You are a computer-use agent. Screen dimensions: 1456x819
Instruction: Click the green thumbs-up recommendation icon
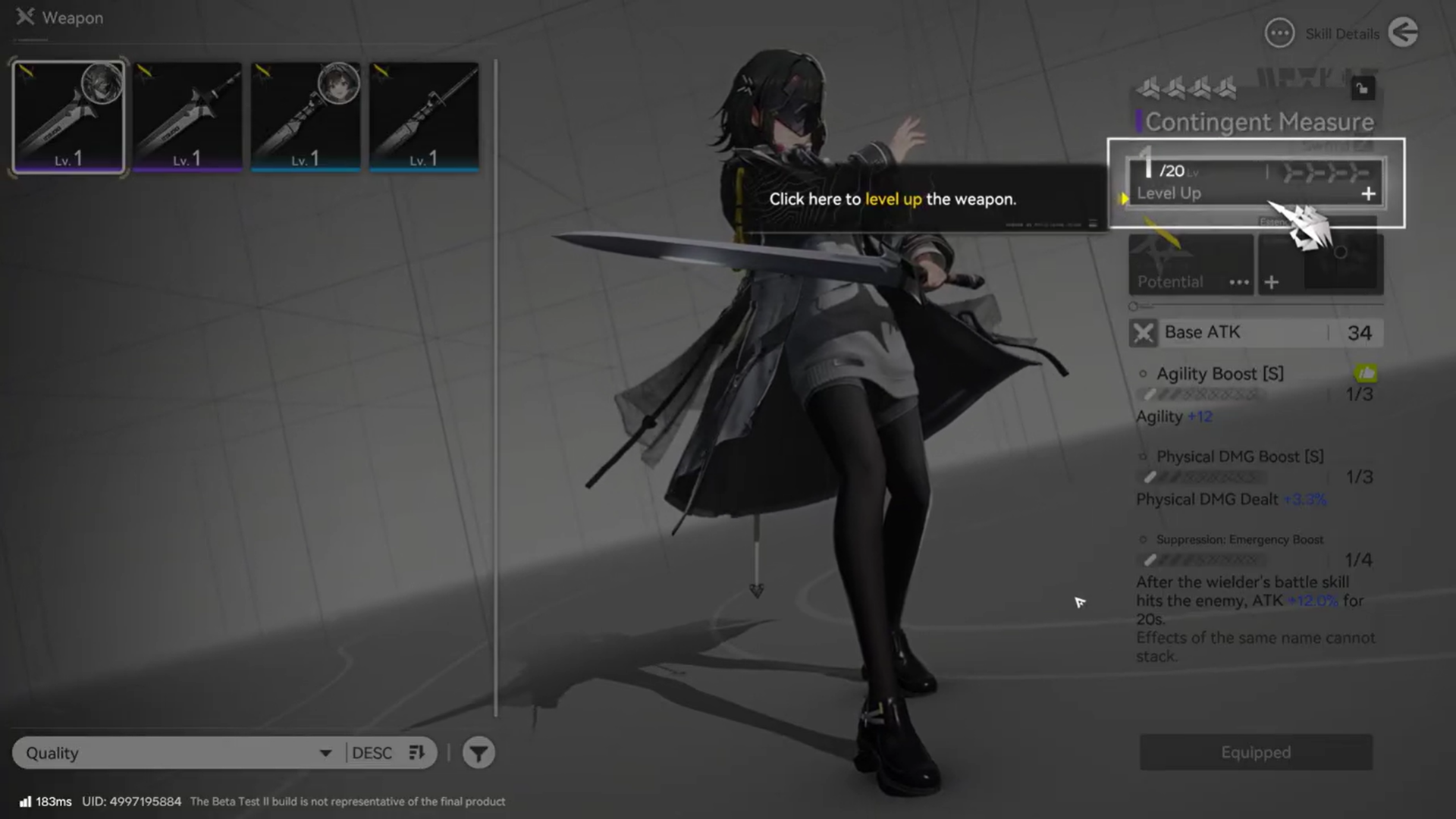point(1366,373)
